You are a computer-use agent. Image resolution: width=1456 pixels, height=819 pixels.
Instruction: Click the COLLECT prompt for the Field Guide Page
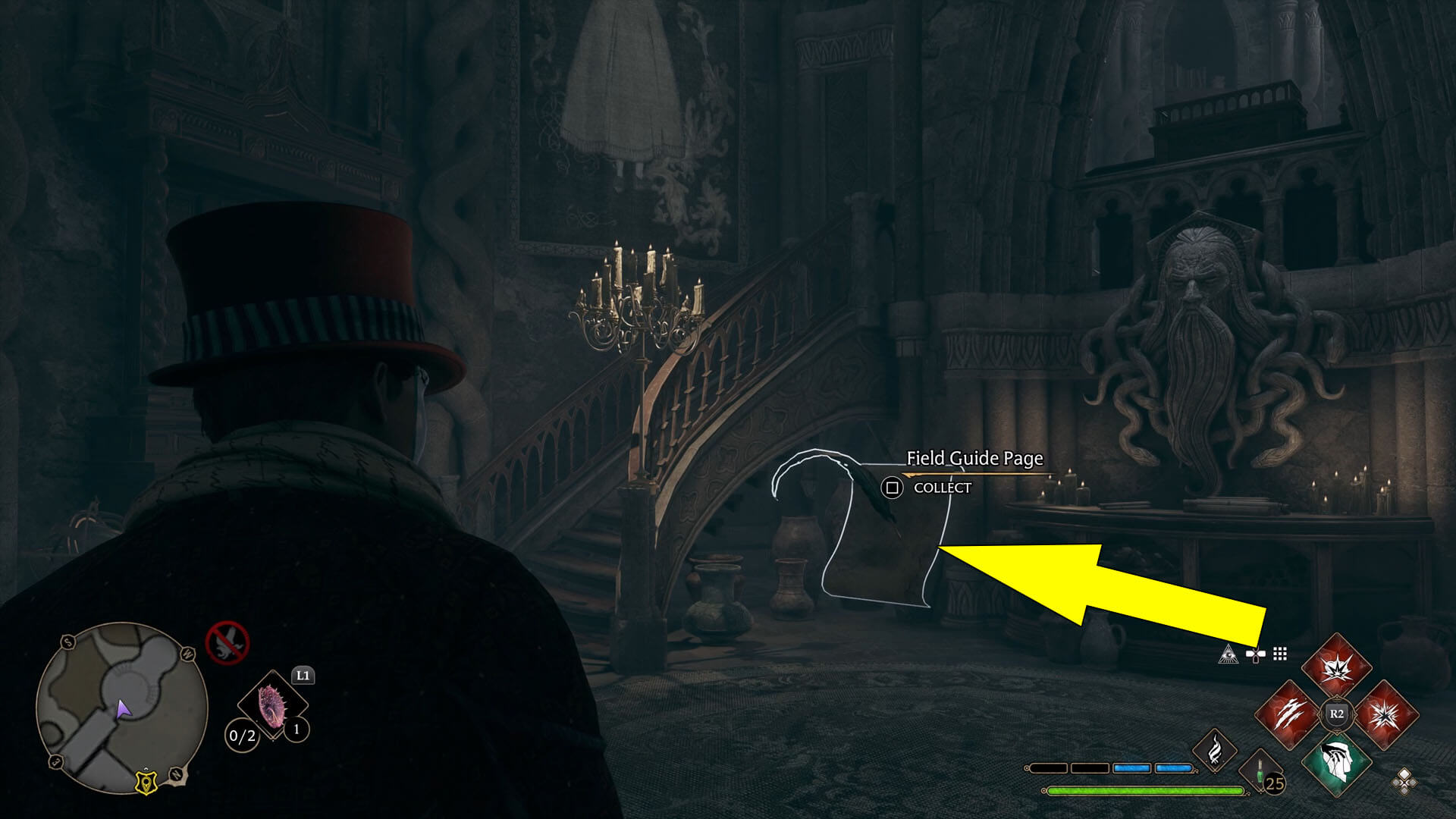(929, 488)
